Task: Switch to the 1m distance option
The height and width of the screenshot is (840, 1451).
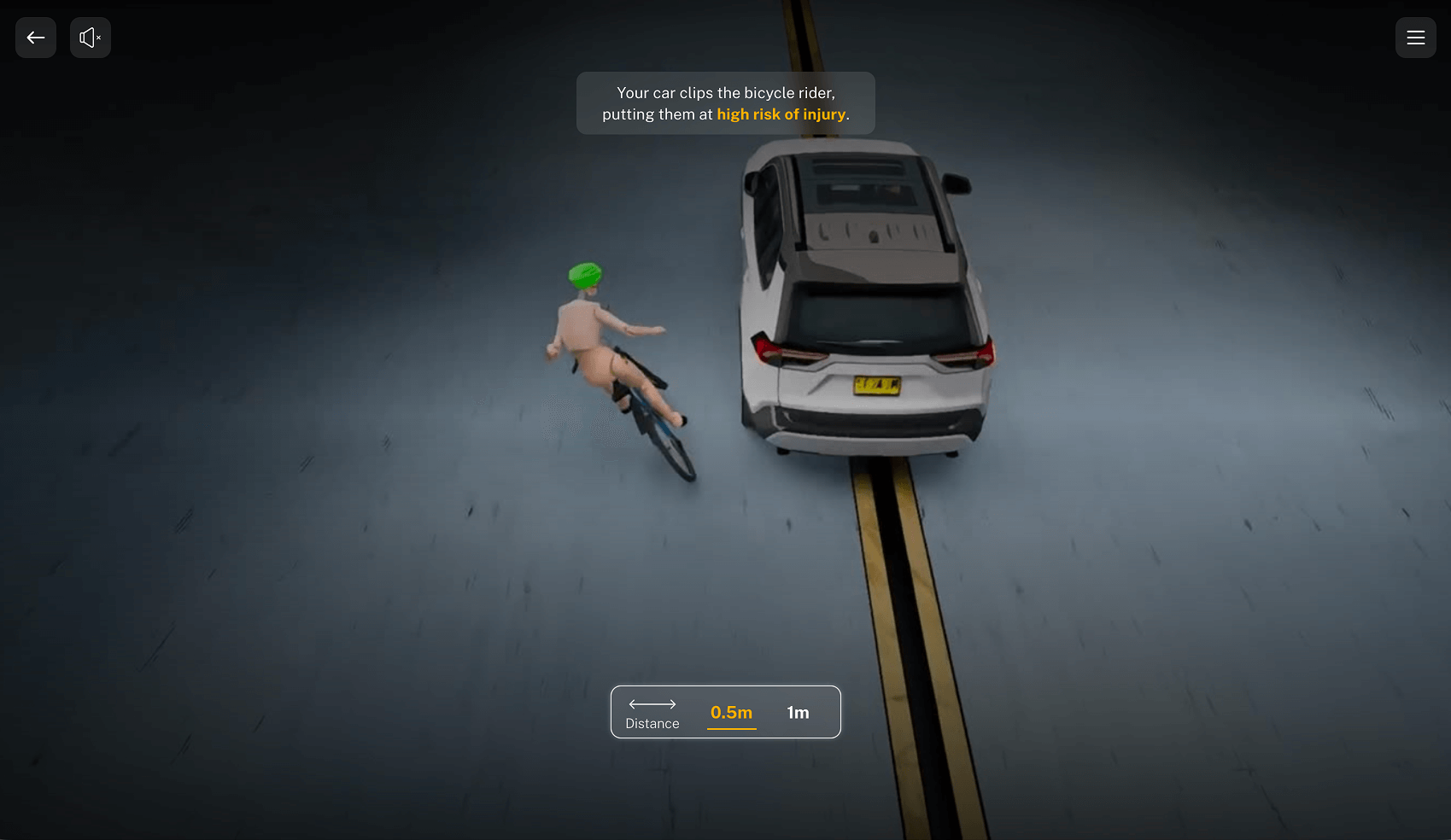Action: (798, 713)
